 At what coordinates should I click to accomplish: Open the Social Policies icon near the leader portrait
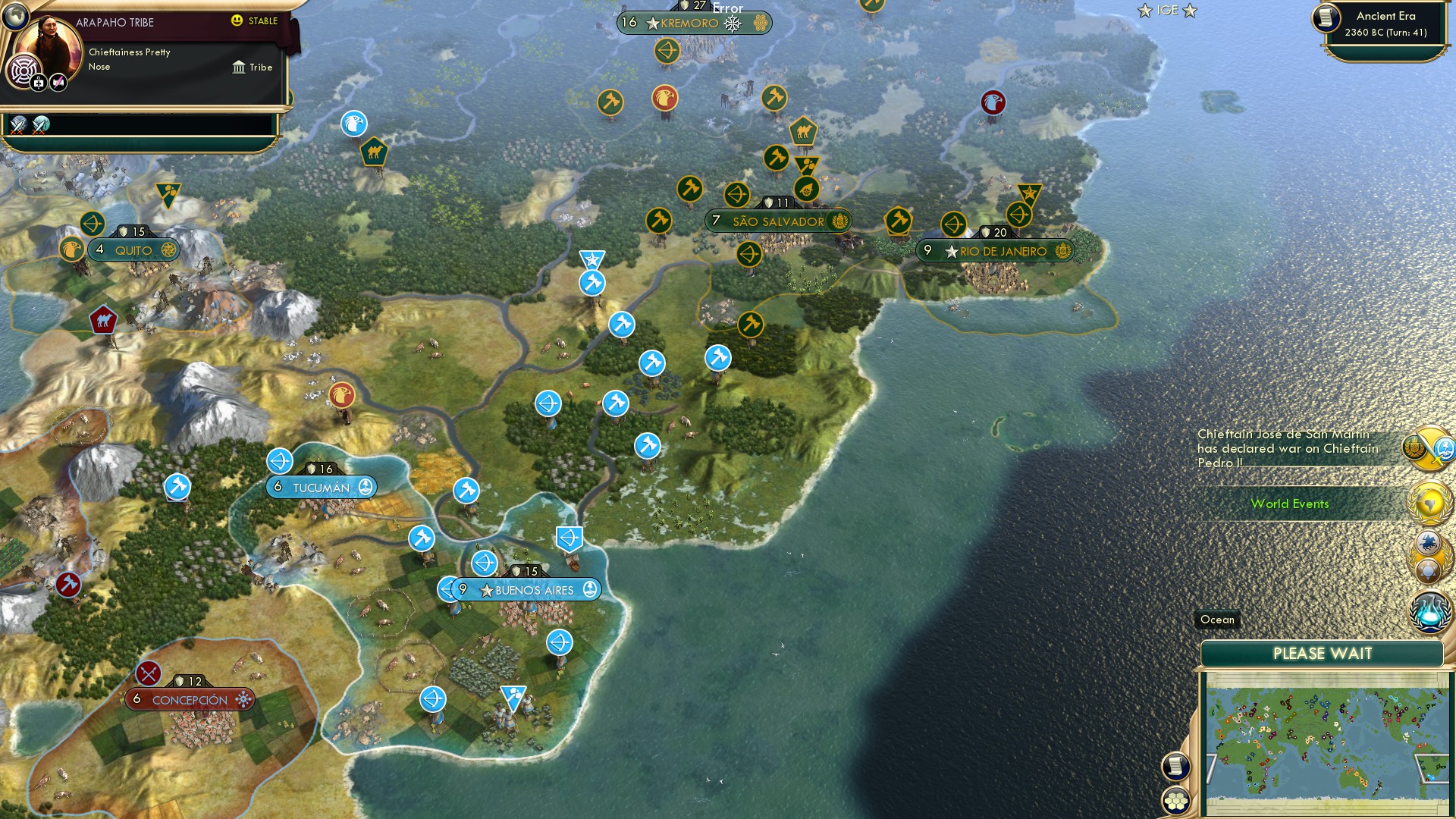point(24,69)
